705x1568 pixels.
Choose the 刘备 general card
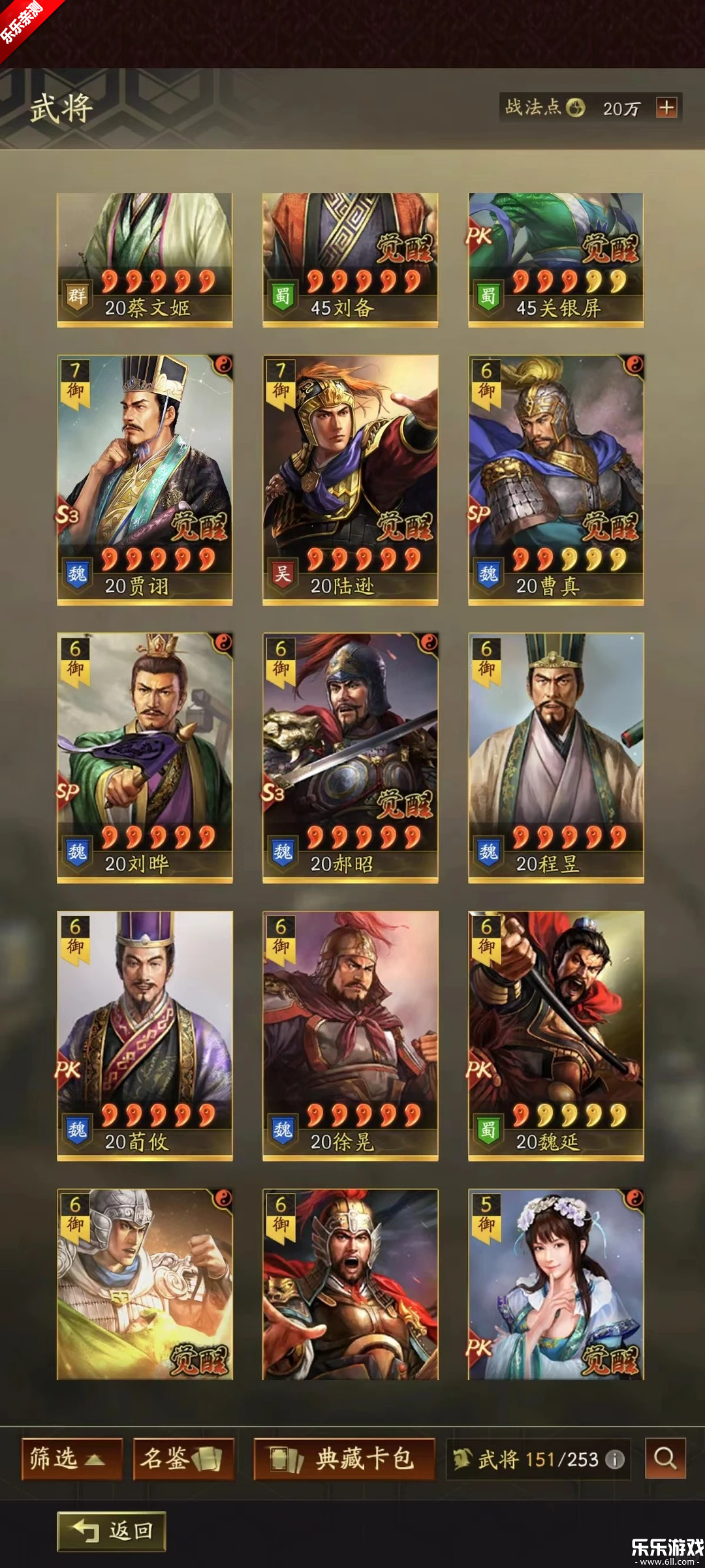pos(350,260)
